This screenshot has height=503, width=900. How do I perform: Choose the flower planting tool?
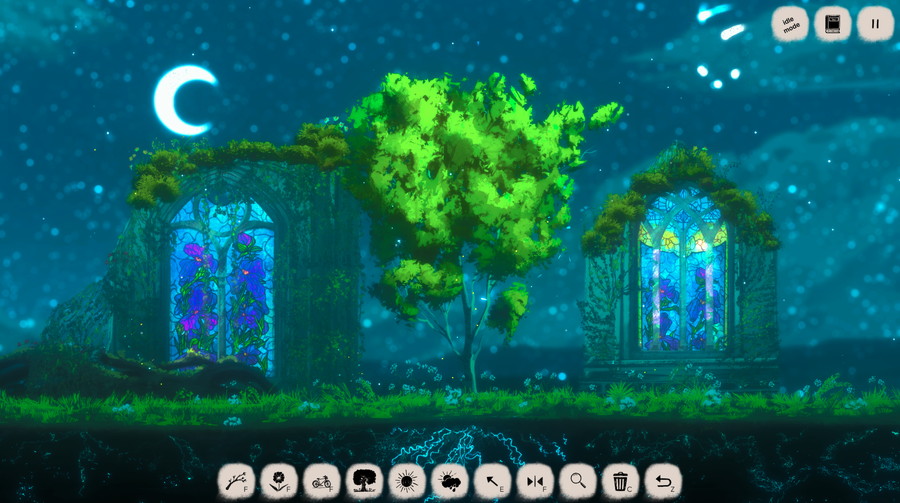(278, 481)
